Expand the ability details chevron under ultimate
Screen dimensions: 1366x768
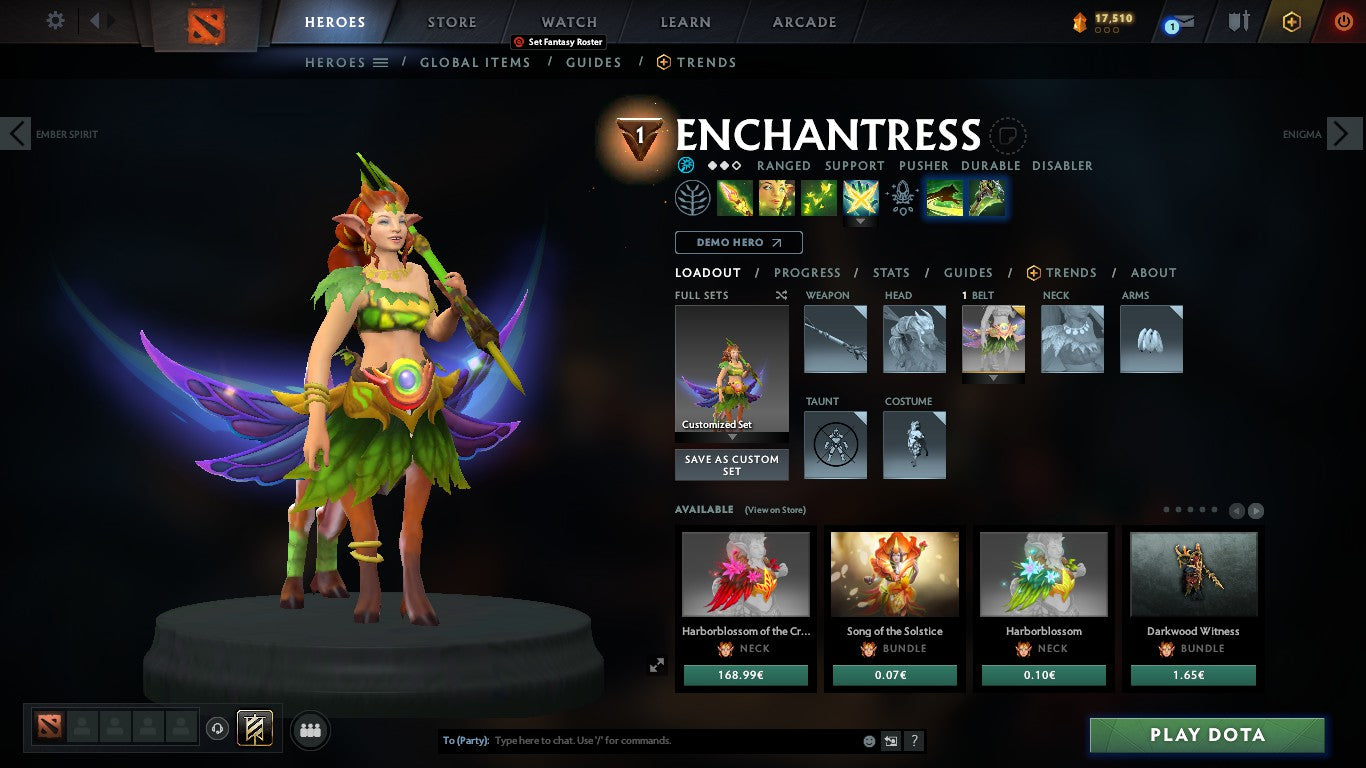click(x=860, y=221)
